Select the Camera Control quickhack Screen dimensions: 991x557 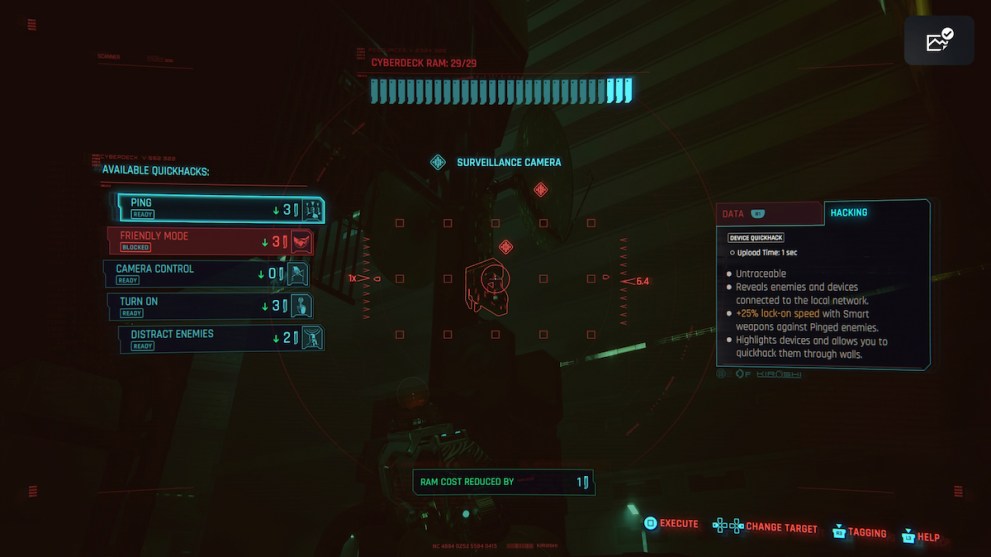tap(207, 273)
